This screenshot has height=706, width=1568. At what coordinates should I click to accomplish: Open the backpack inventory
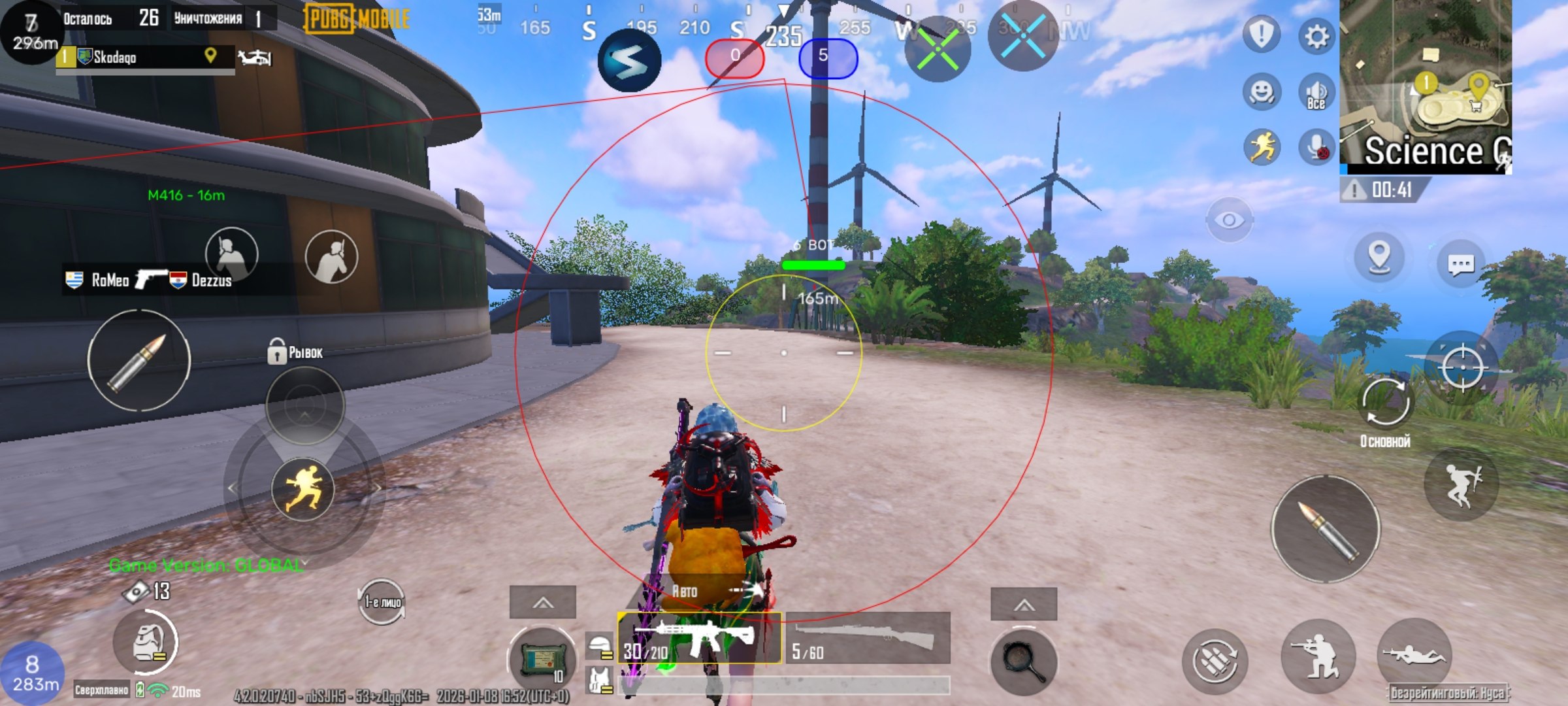(x=146, y=643)
